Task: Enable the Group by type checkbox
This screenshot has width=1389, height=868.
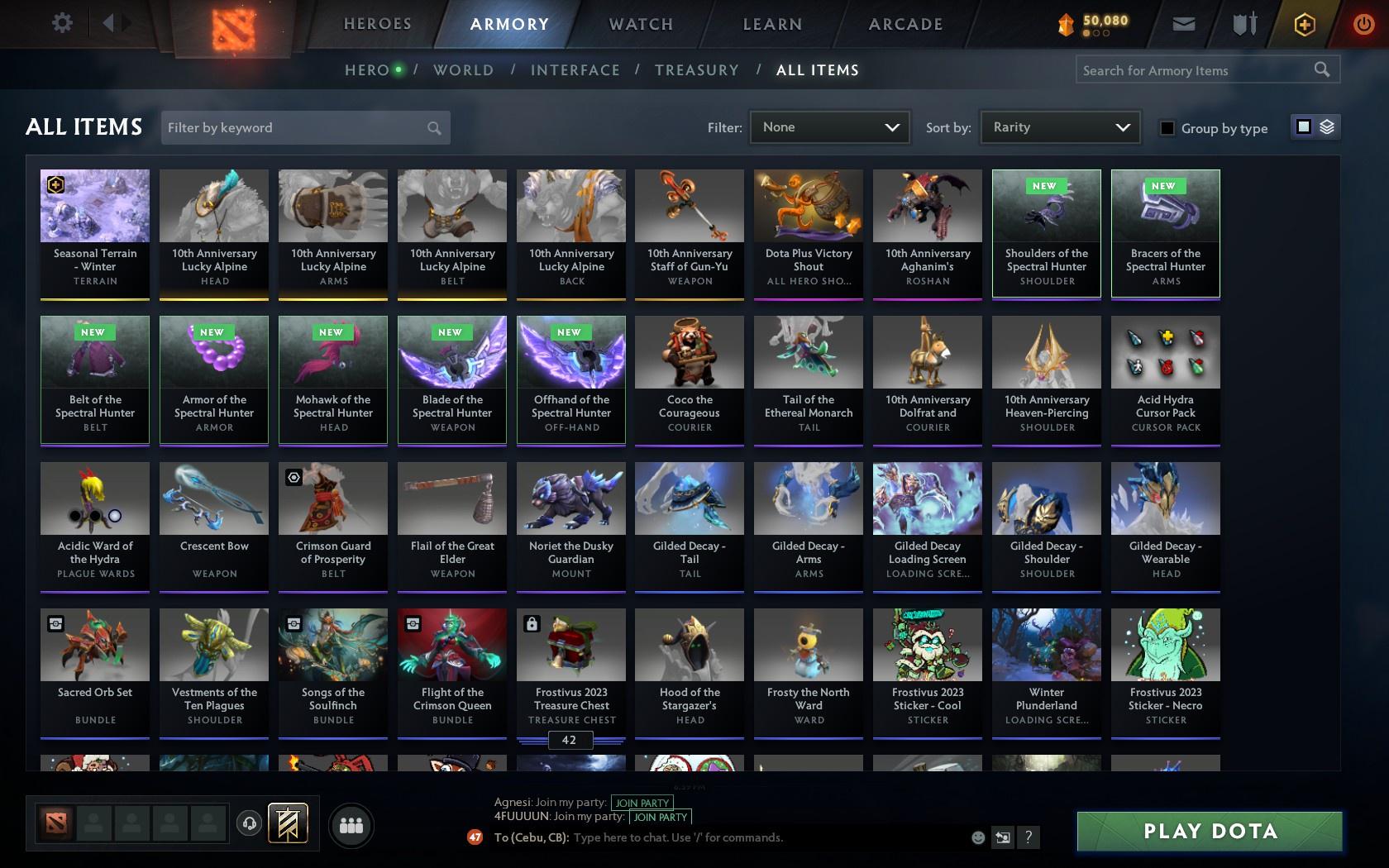Action: [1166, 128]
